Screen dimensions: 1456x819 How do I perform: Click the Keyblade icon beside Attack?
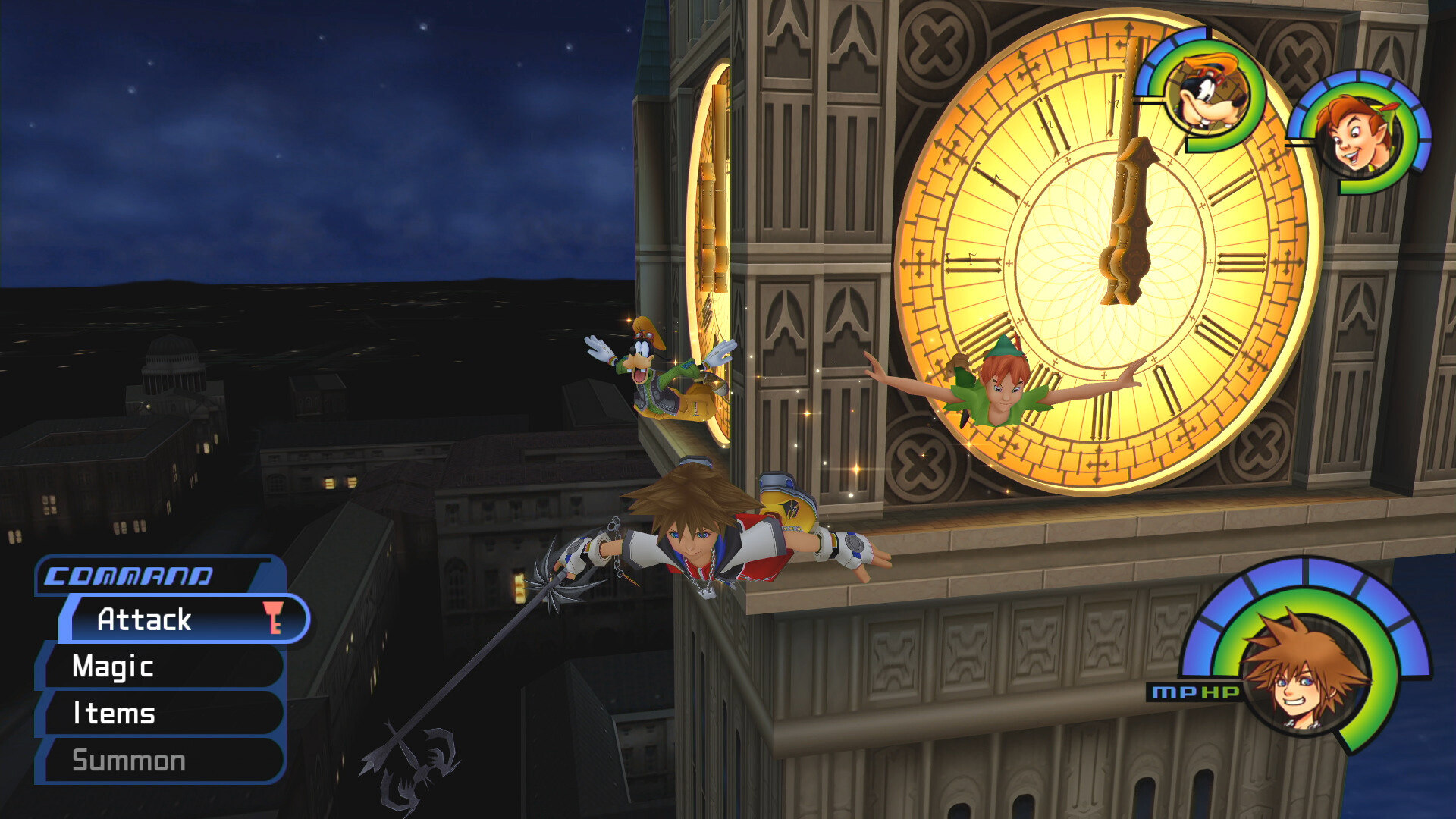click(x=275, y=620)
